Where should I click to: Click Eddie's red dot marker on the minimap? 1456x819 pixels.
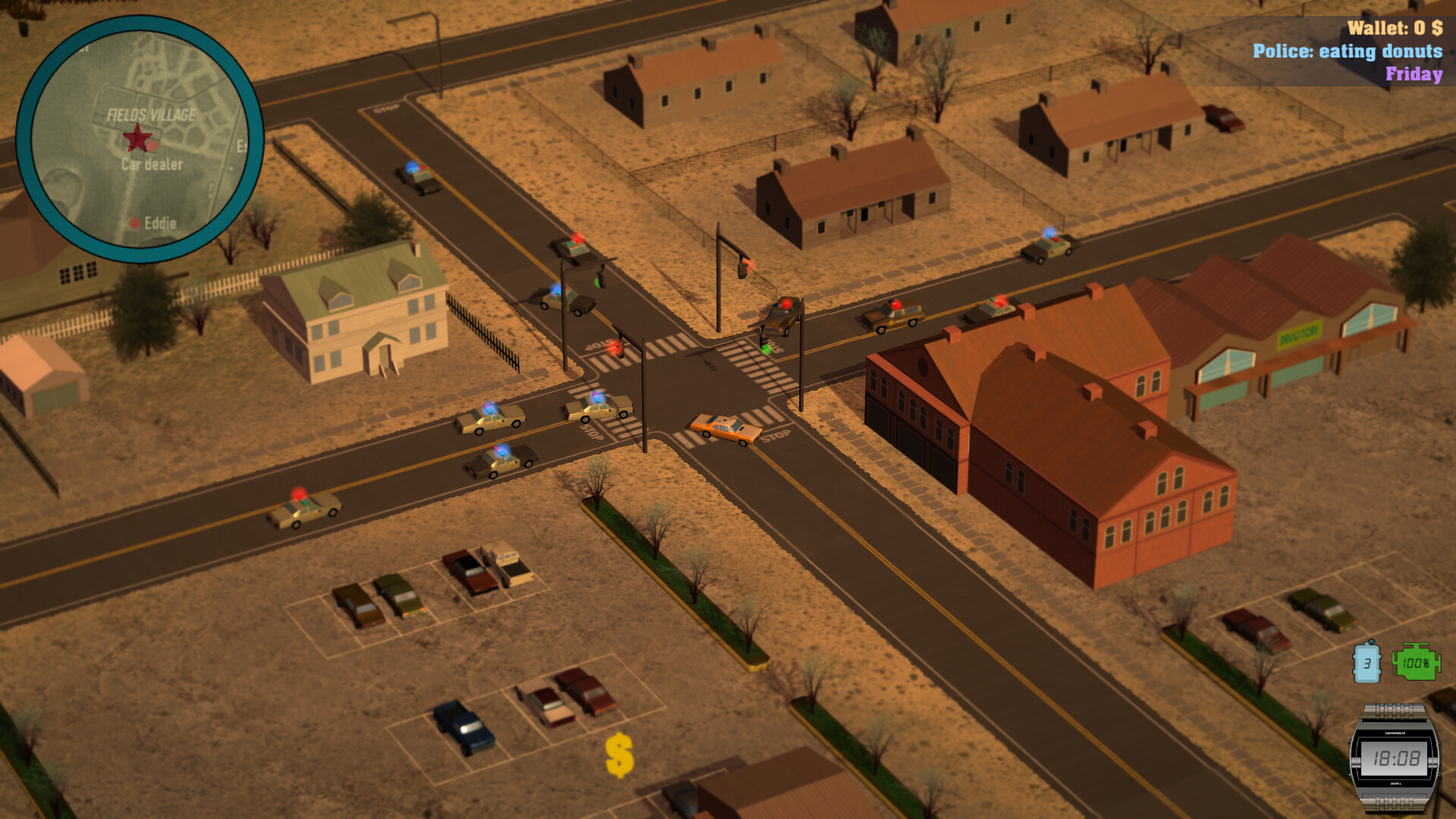click(x=133, y=224)
